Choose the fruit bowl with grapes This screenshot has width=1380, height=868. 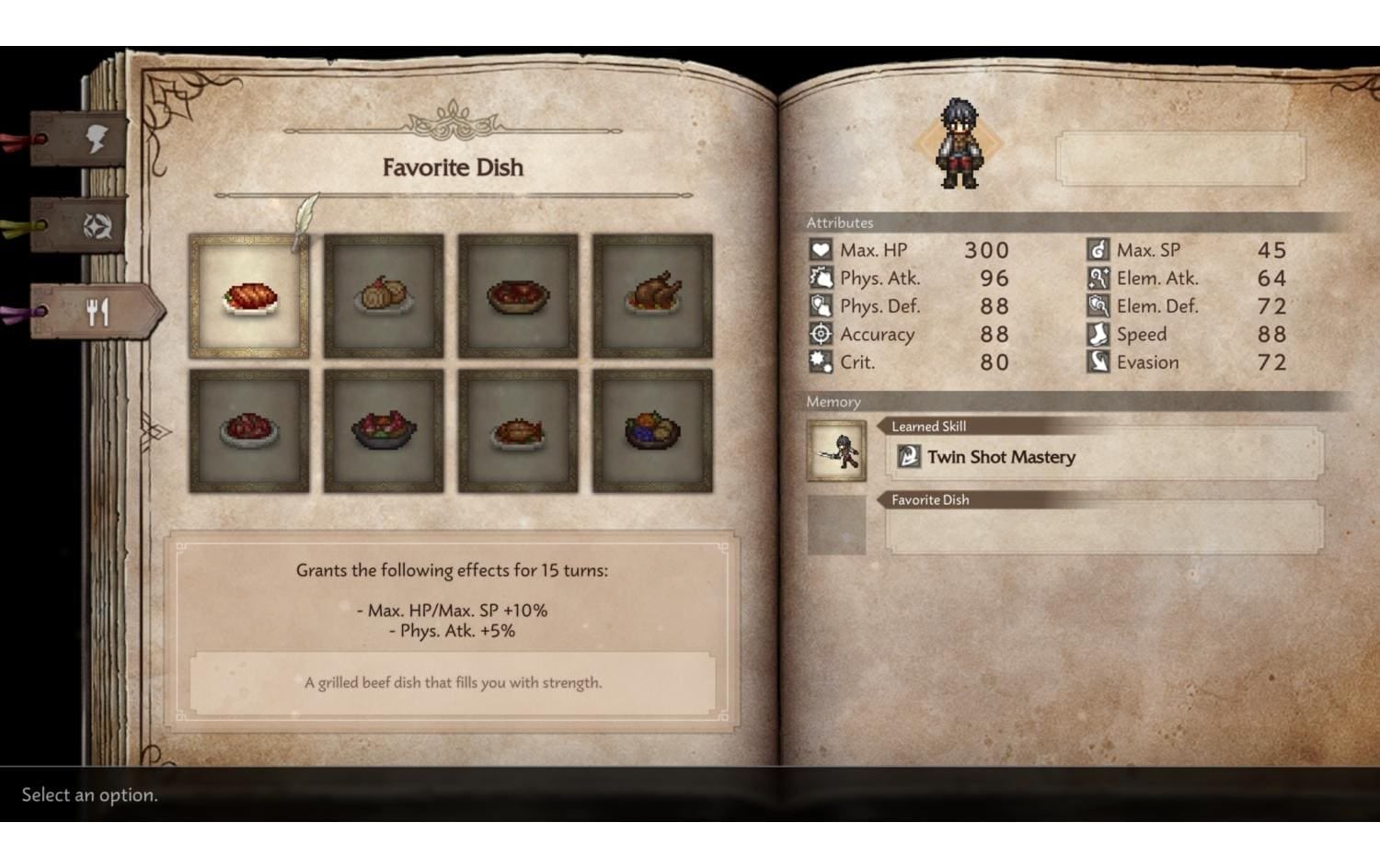click(652, 430)
